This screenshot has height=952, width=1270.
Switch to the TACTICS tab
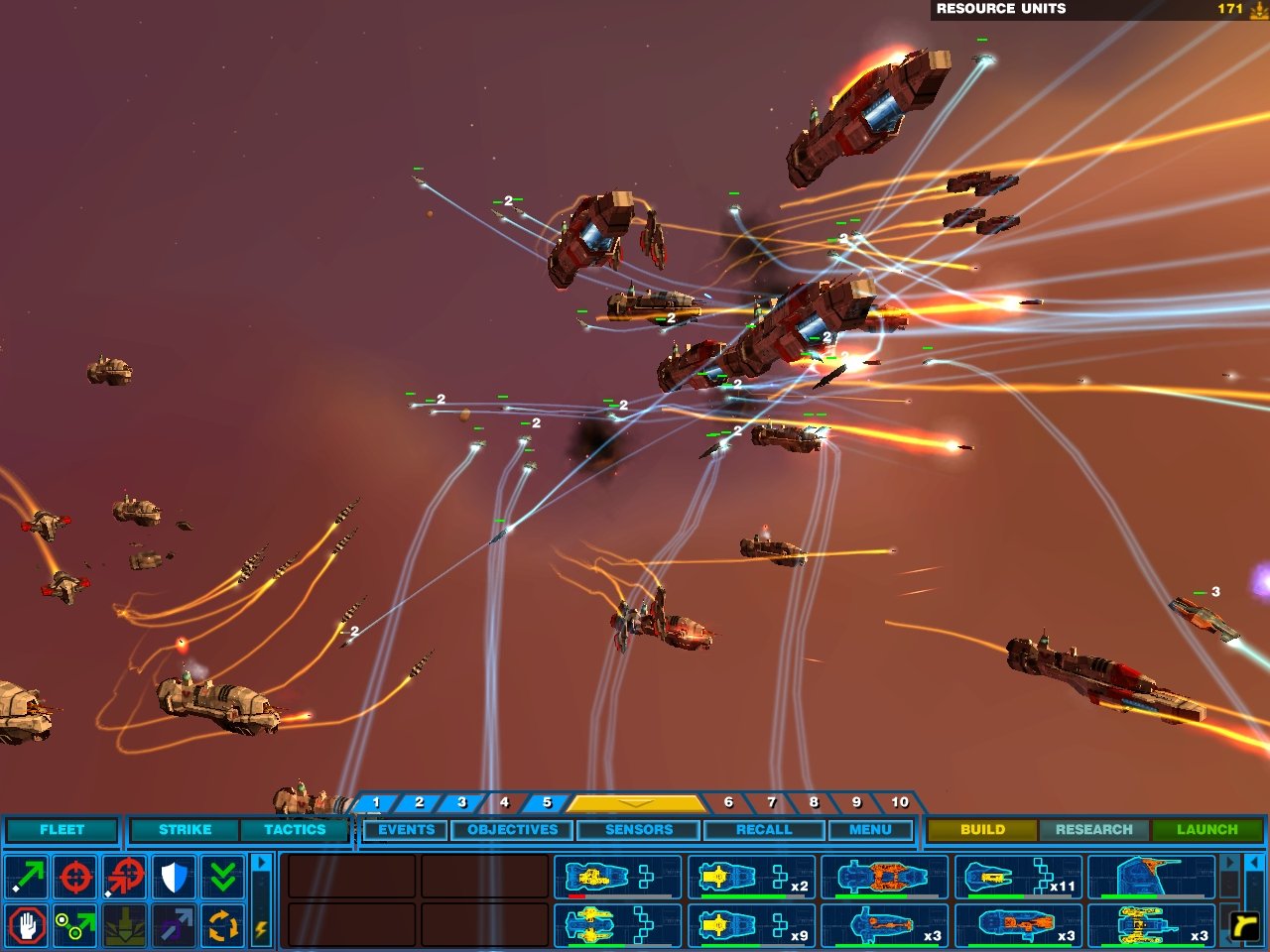click(x=295, y=830)
